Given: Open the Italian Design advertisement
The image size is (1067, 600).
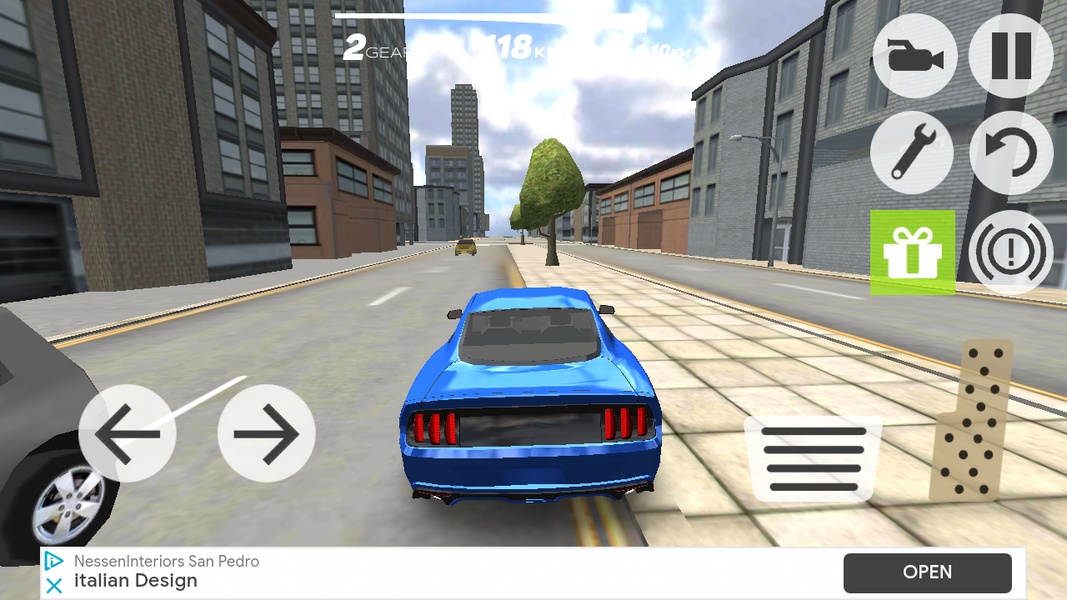Looking at the screenshot, I should [927, 573].
